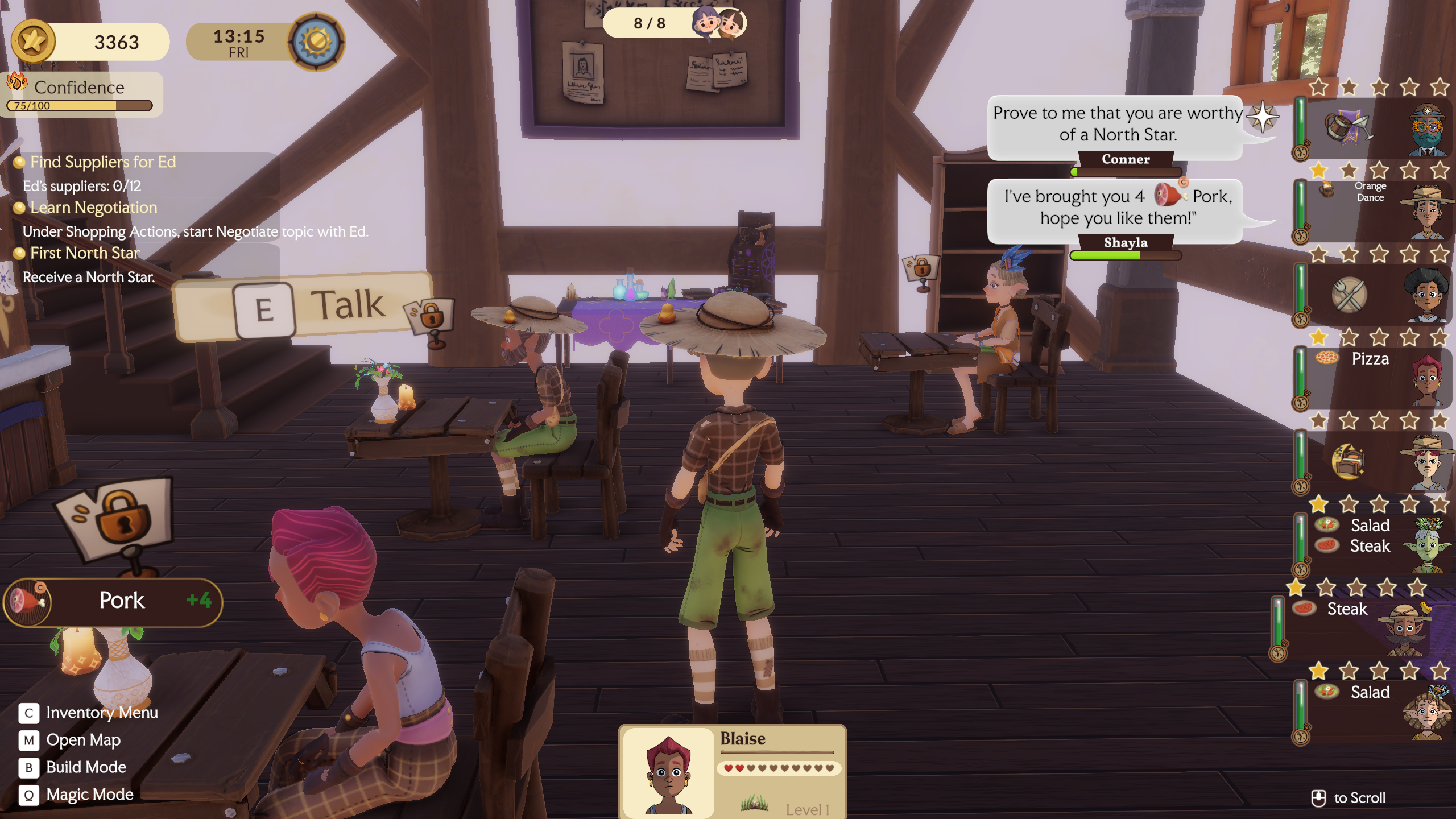
Task: Pick the Salad-only order card
Action: coord(1376,711)
